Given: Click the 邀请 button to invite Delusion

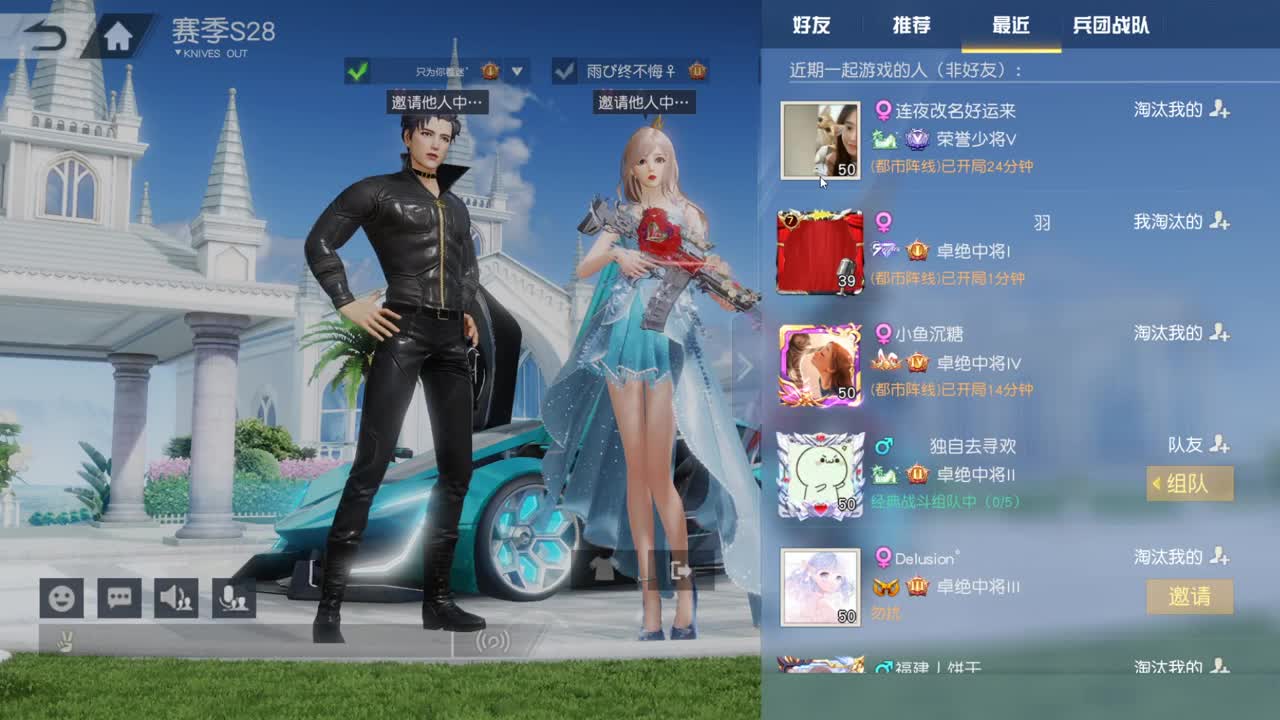Looking at the screenshot, I should tap(1189, 597).
